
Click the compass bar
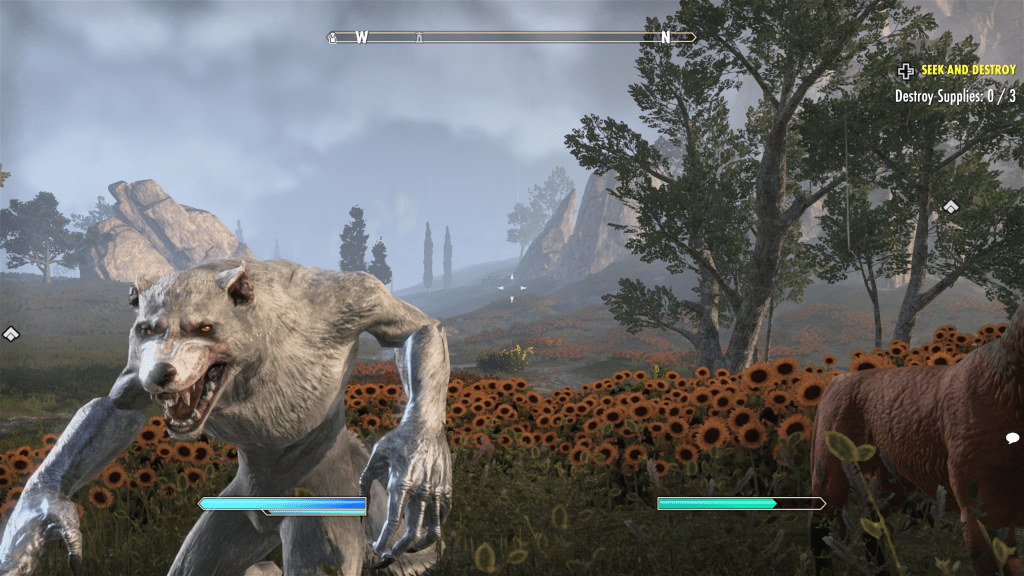(511, 38)
